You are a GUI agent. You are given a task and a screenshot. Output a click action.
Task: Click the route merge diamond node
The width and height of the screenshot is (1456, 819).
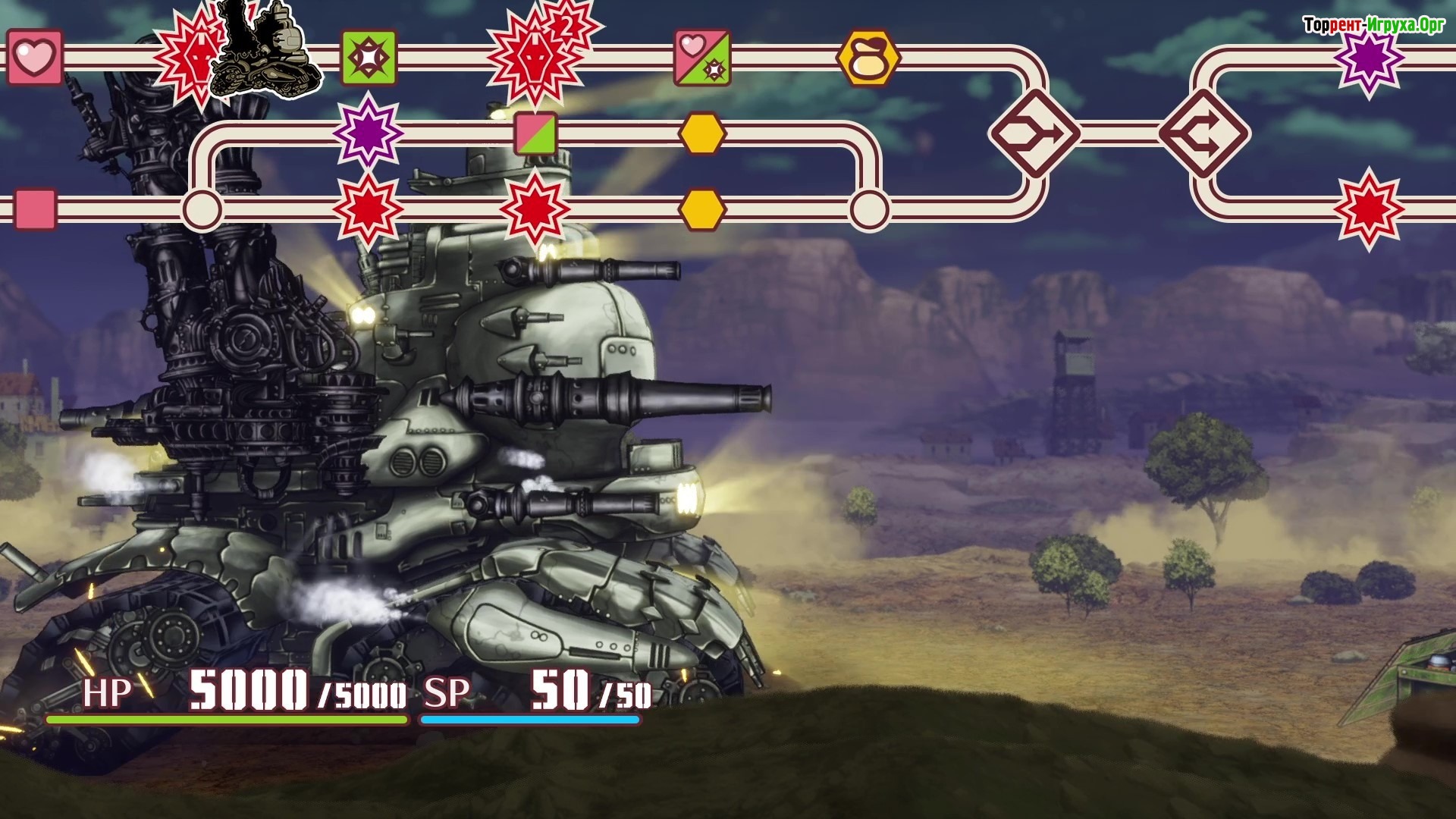1034,134
